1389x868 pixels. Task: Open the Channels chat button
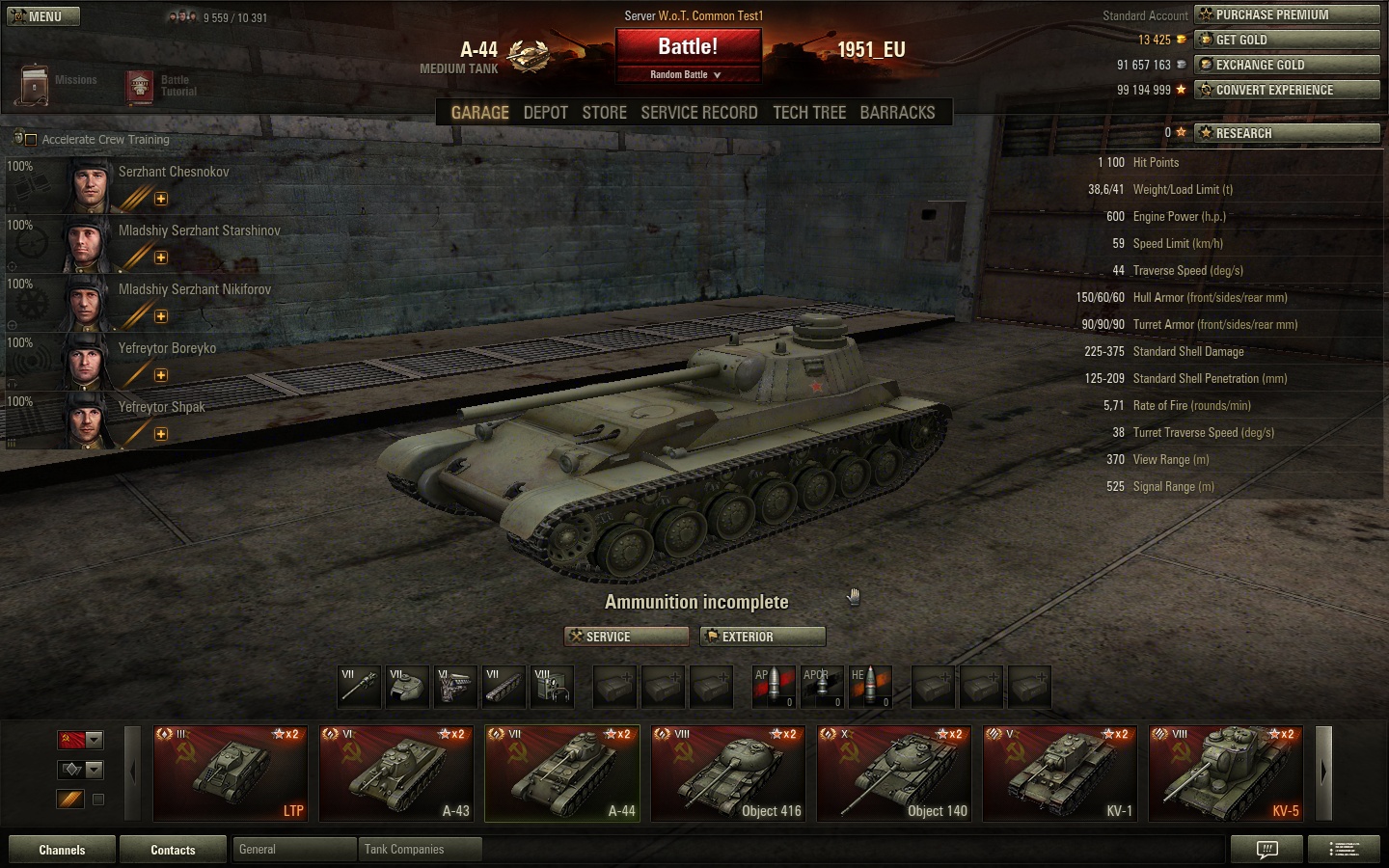[x=62, y=850]
